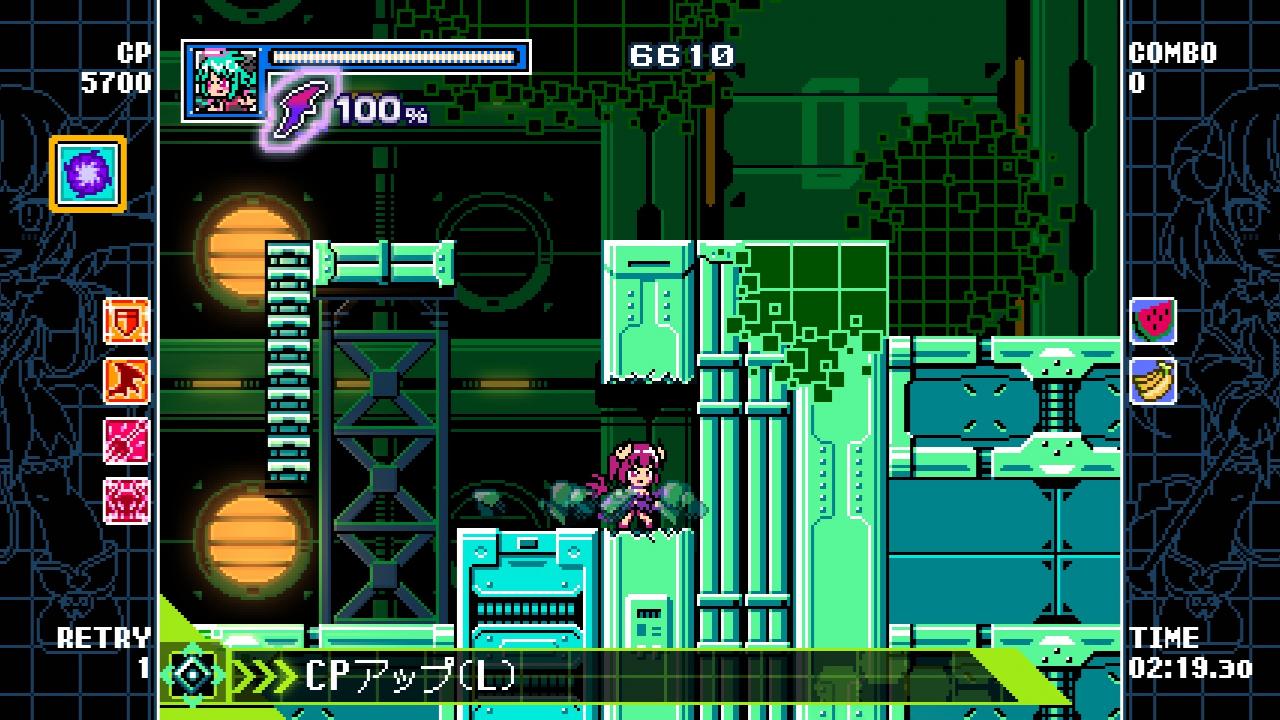Select the watermelon slice food icon
The width and height of the screenshot is (1280, 720).
coord(1153,322)
